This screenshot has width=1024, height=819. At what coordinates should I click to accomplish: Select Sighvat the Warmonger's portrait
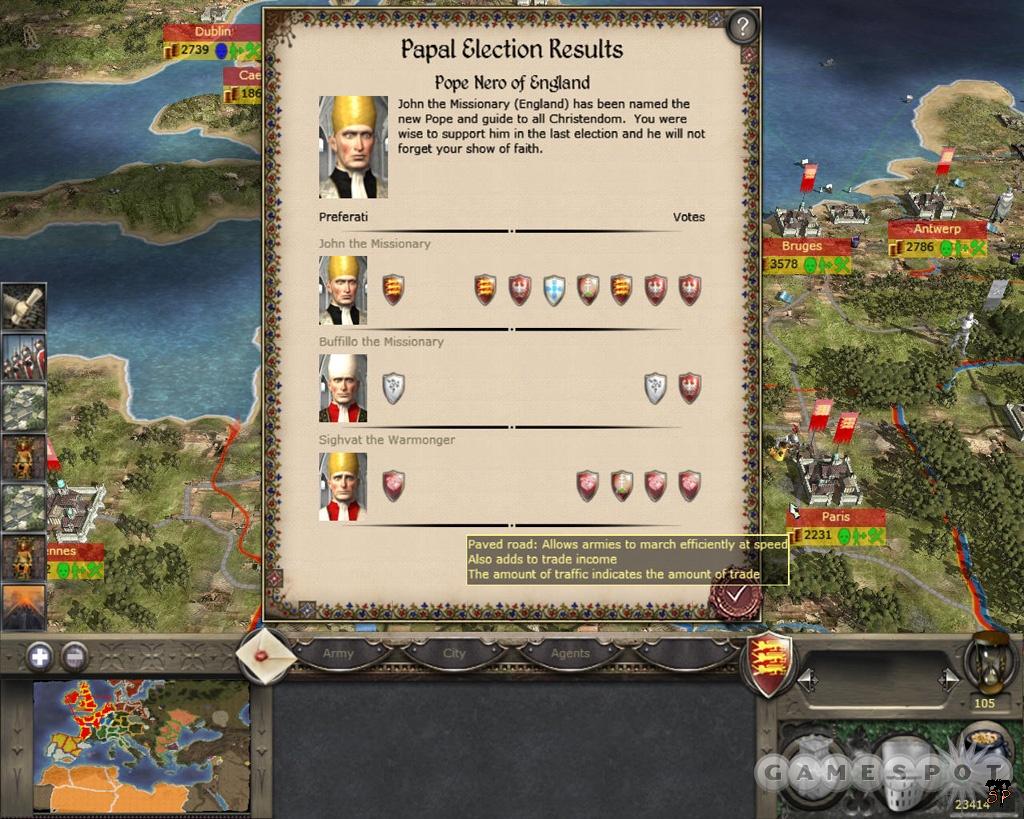[x=343, y=486]
